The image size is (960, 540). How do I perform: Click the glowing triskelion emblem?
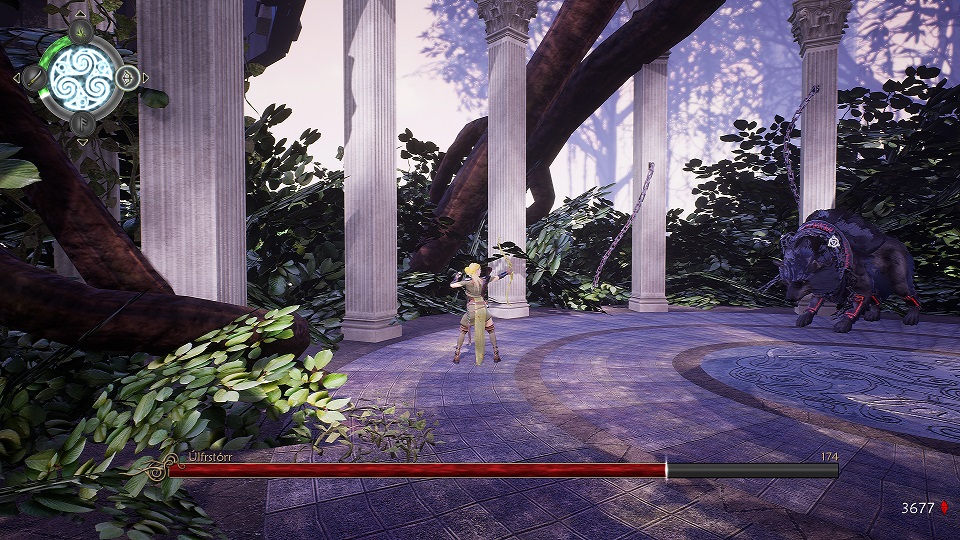tap(81, 76)
